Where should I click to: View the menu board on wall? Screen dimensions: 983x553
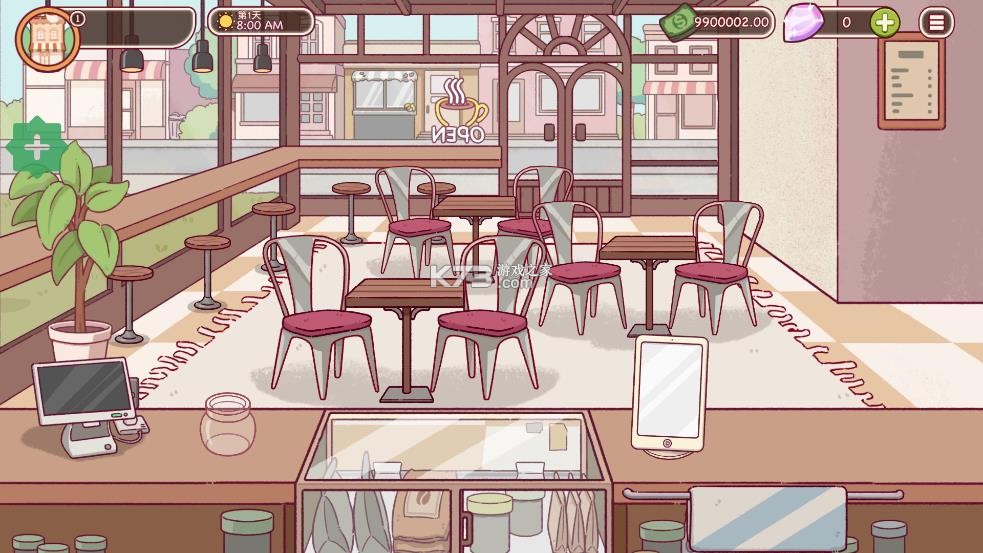[911, 83]
